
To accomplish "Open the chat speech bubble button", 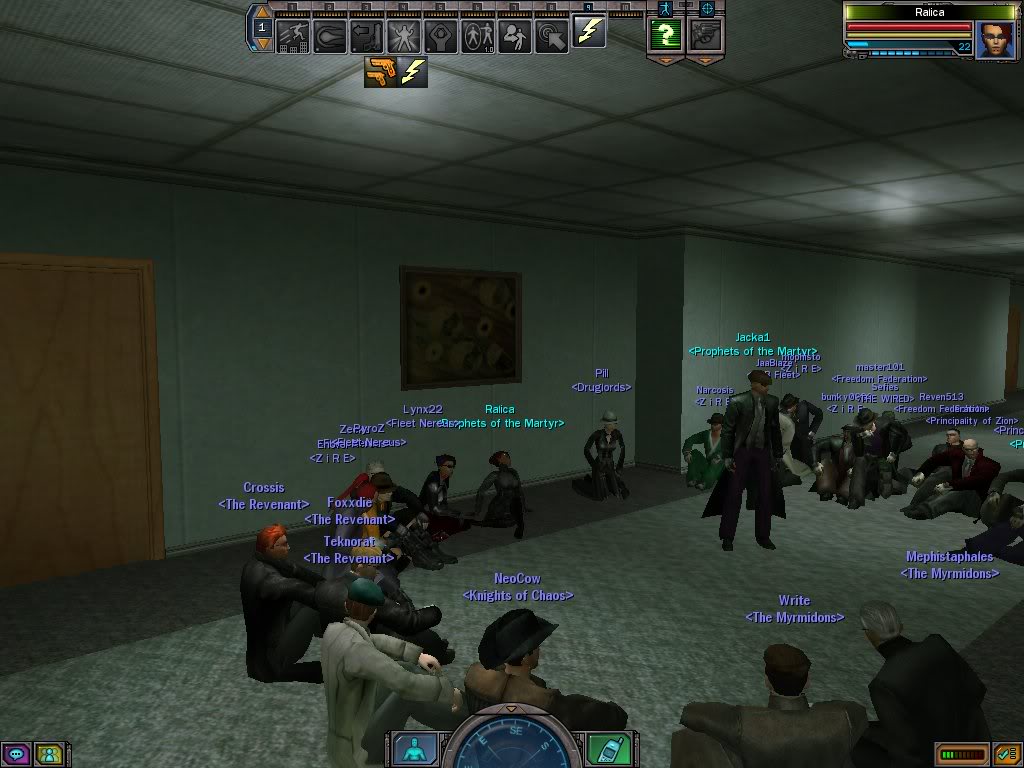I will coord(17,753).
